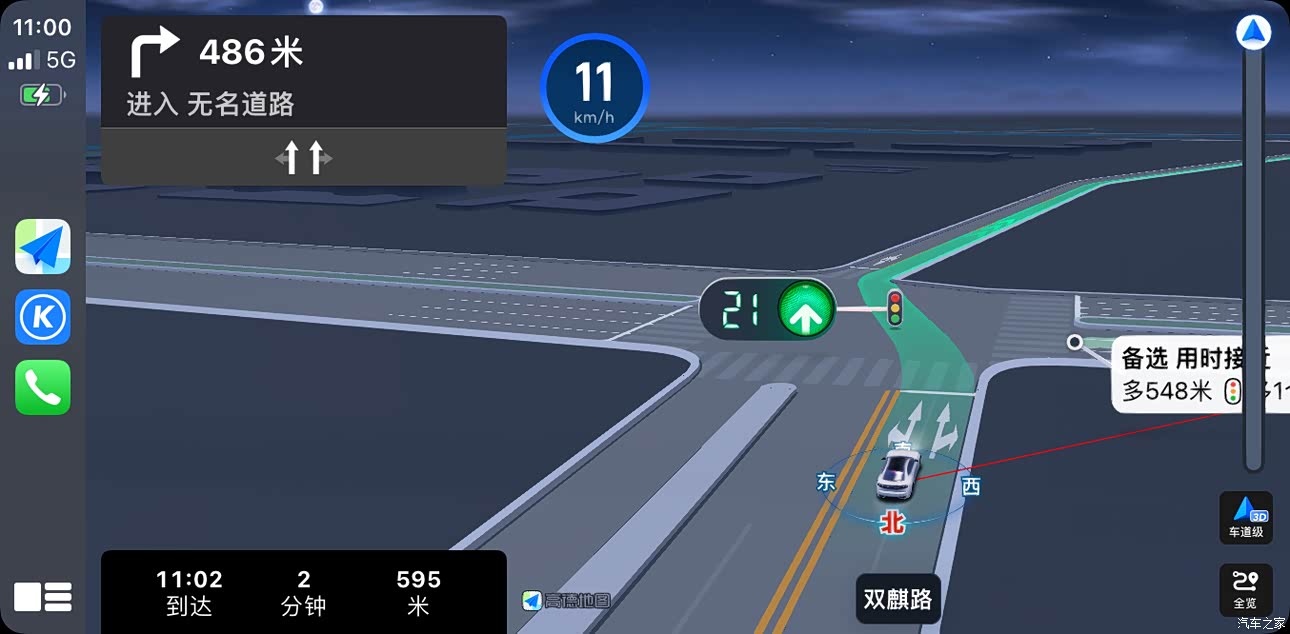Open the green Phone app

43,387
